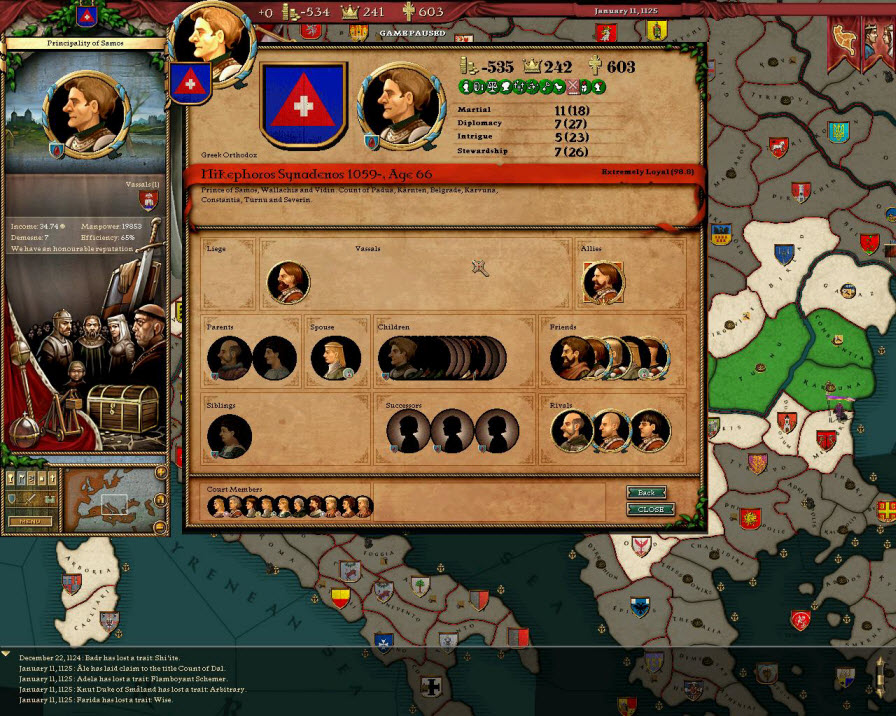896x716 pixels.
Task: Close the character information window
Action: (x=650, y=509)
